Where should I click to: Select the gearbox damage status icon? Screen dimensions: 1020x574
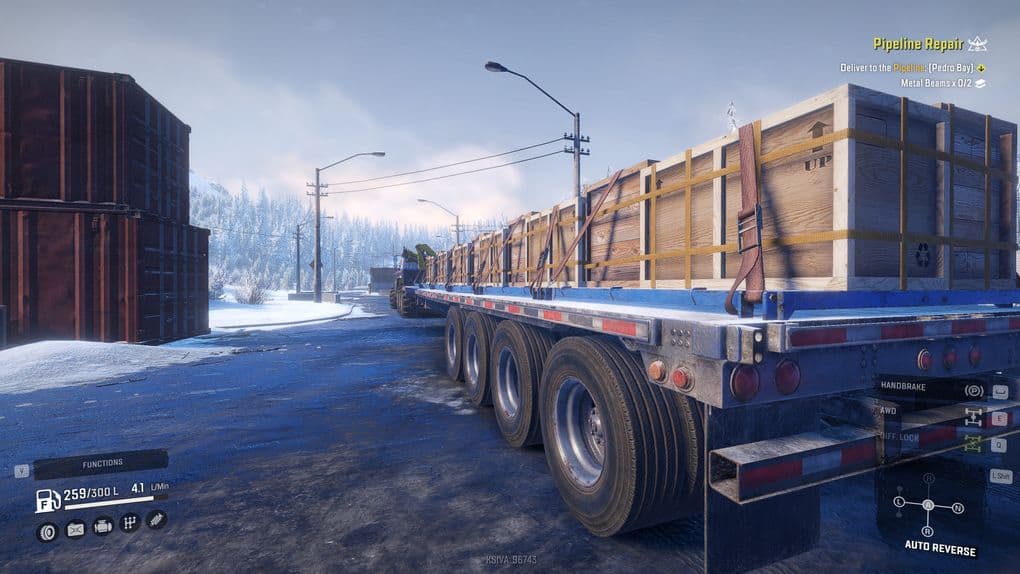point(129,522)
